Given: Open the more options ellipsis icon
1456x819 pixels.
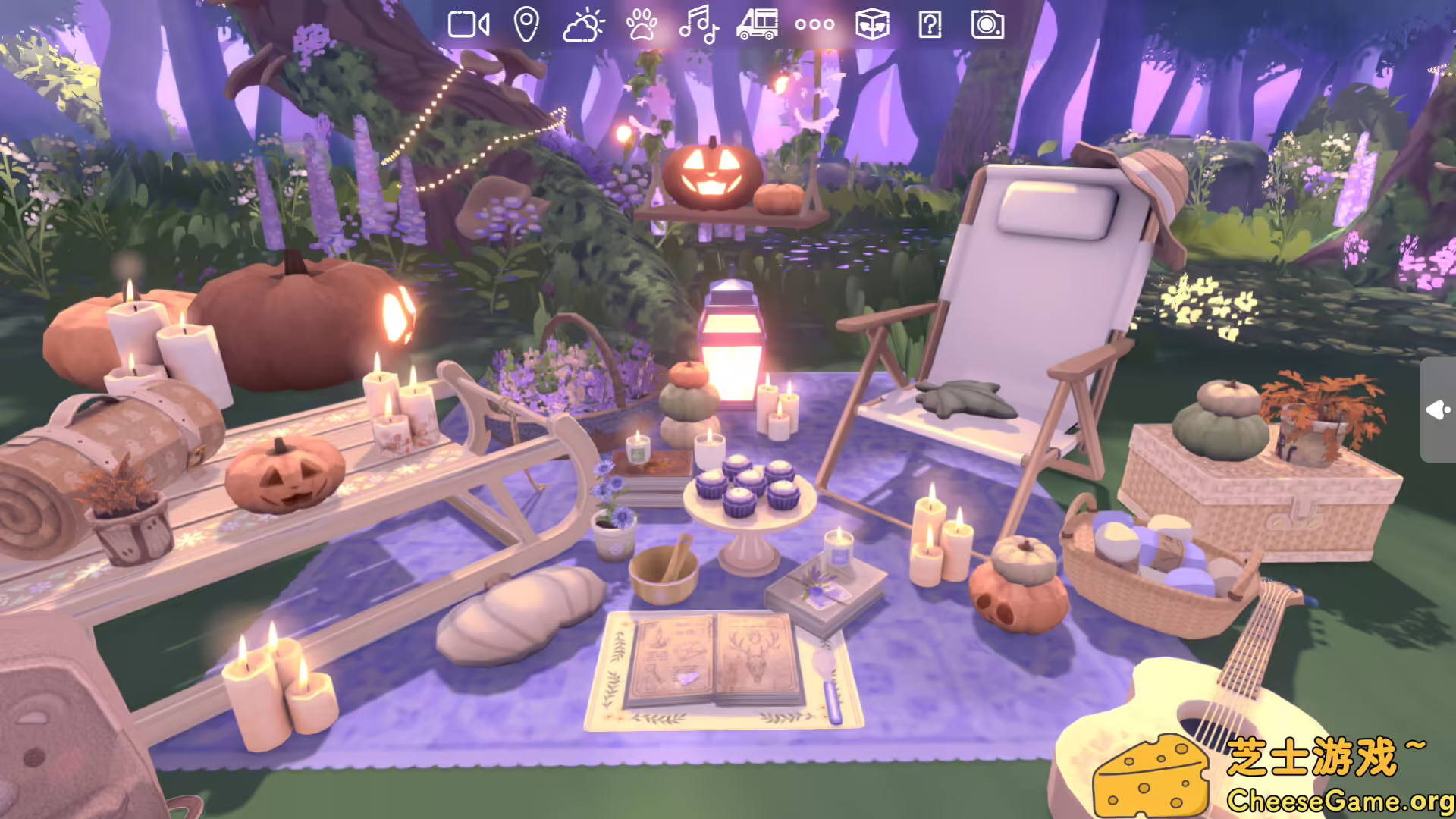Looking at the screenshot, I should click(814, 26).
